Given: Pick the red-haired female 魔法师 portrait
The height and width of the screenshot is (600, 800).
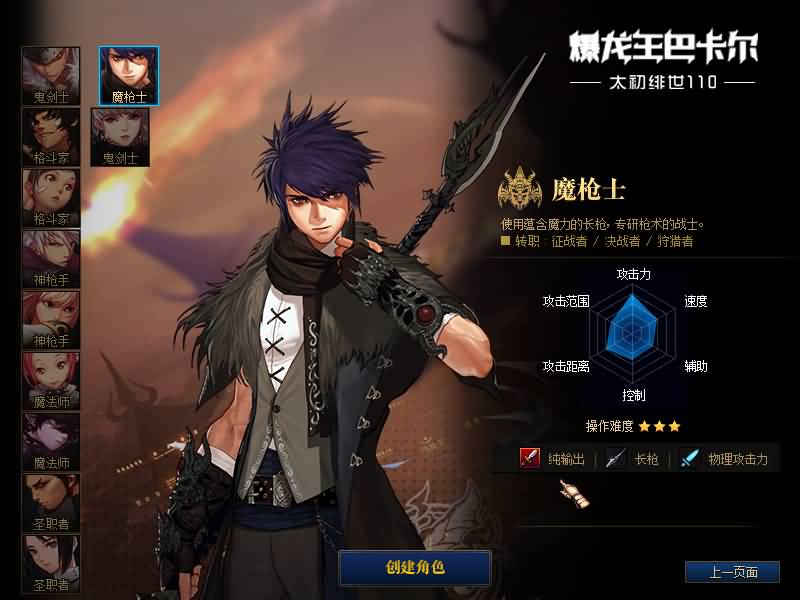Looking at the screenshot, I should (51, 380).
